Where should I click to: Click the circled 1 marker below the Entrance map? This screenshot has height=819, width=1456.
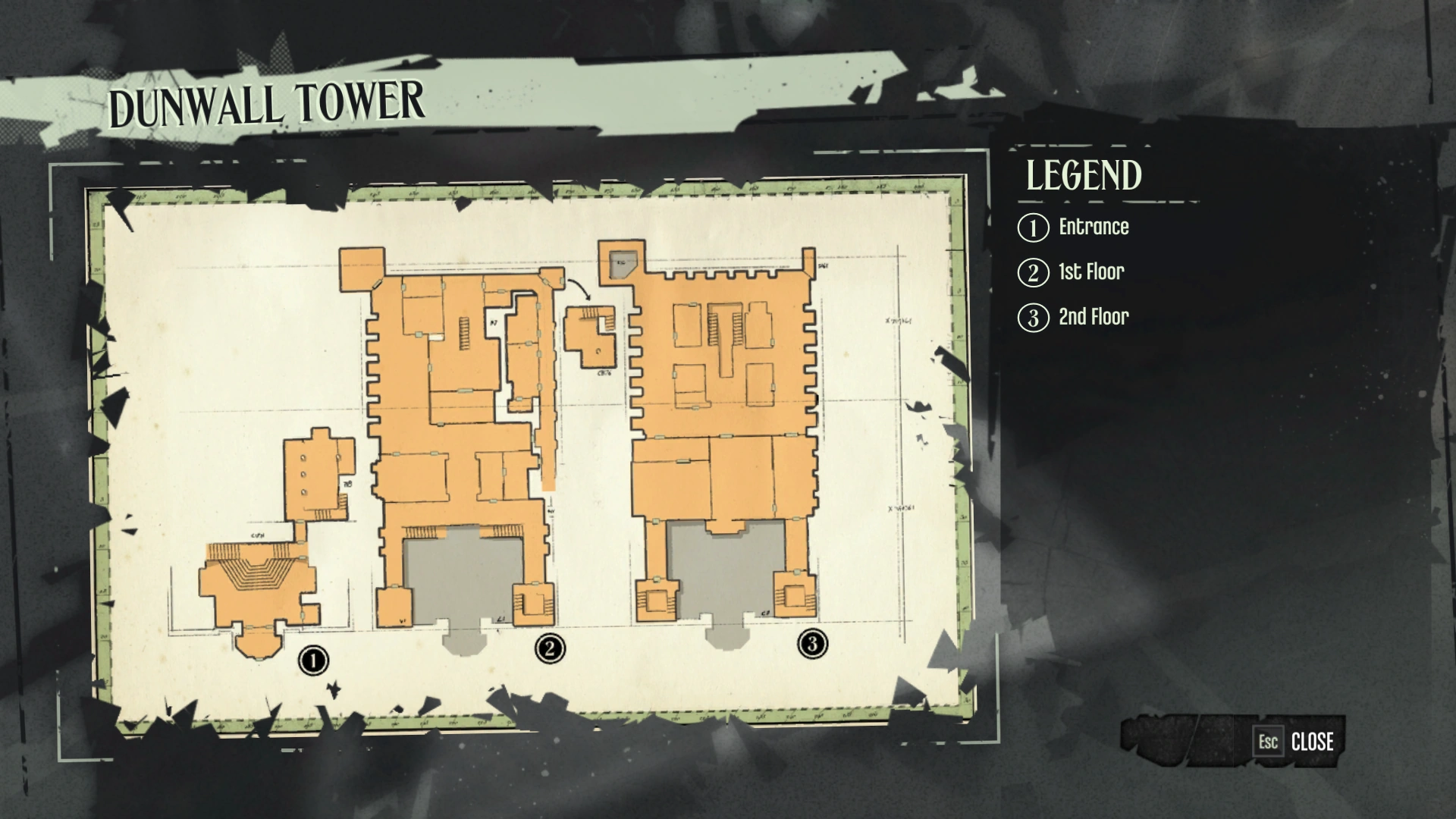coord(313,660)
